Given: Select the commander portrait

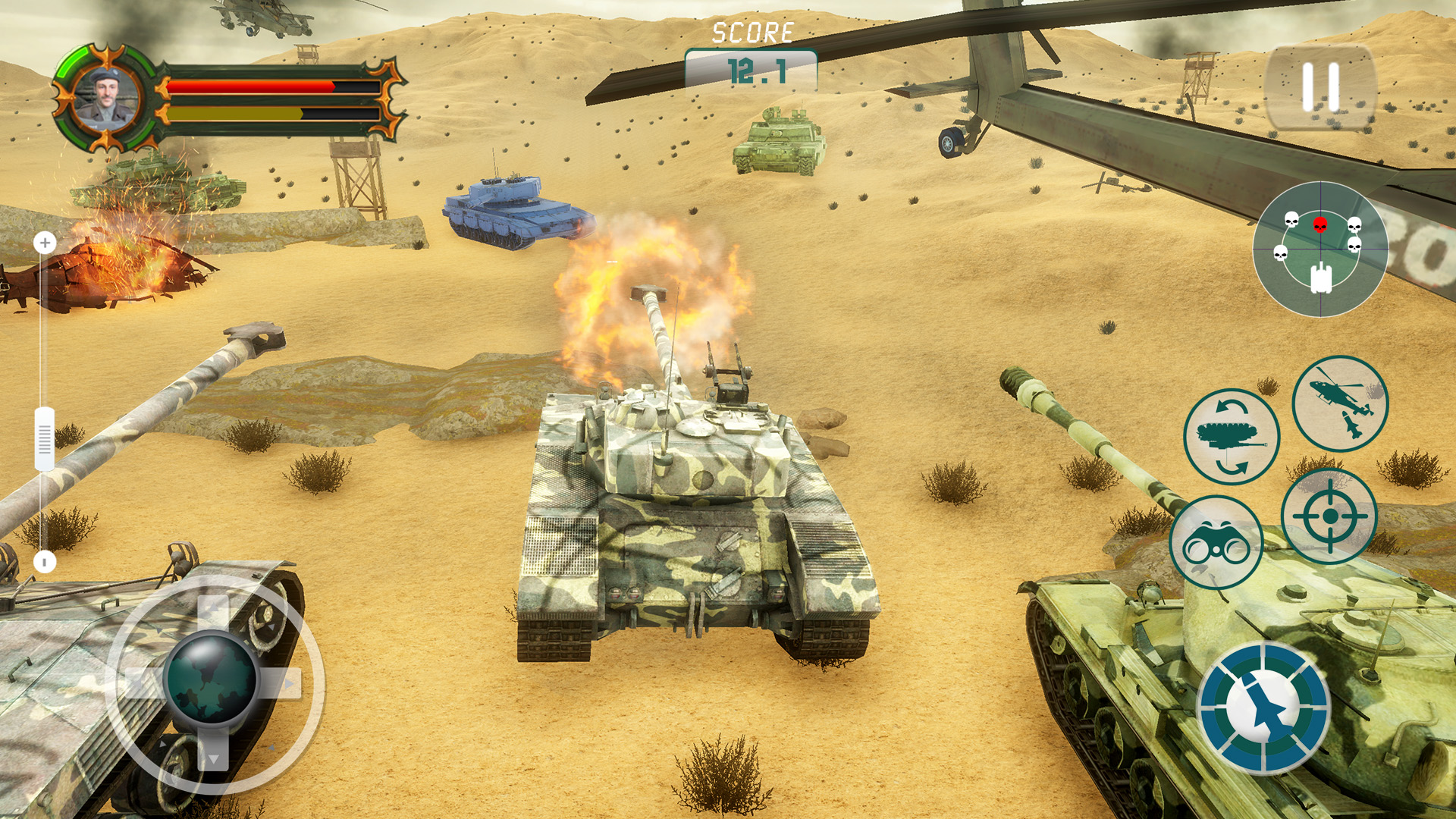Looking at the screenshot, I should pos(107,99).
